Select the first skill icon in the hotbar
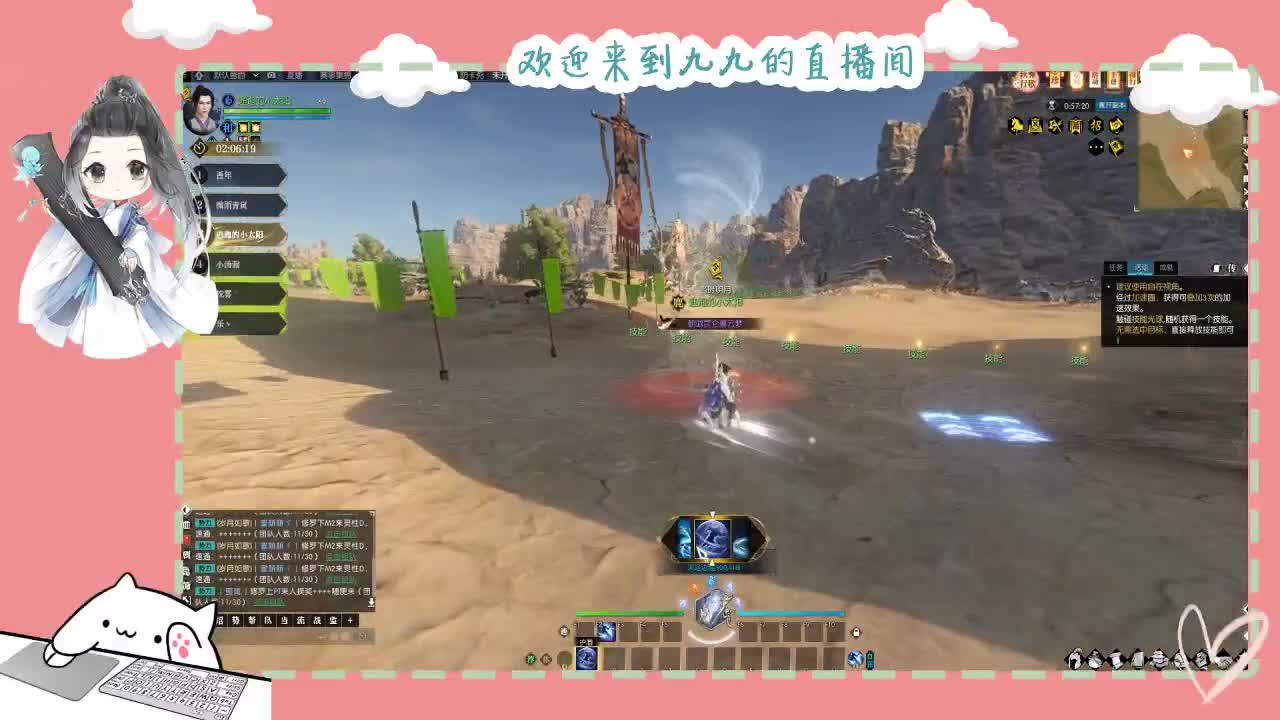This screenshot has width=1280, height=720. tap(605, 630)
